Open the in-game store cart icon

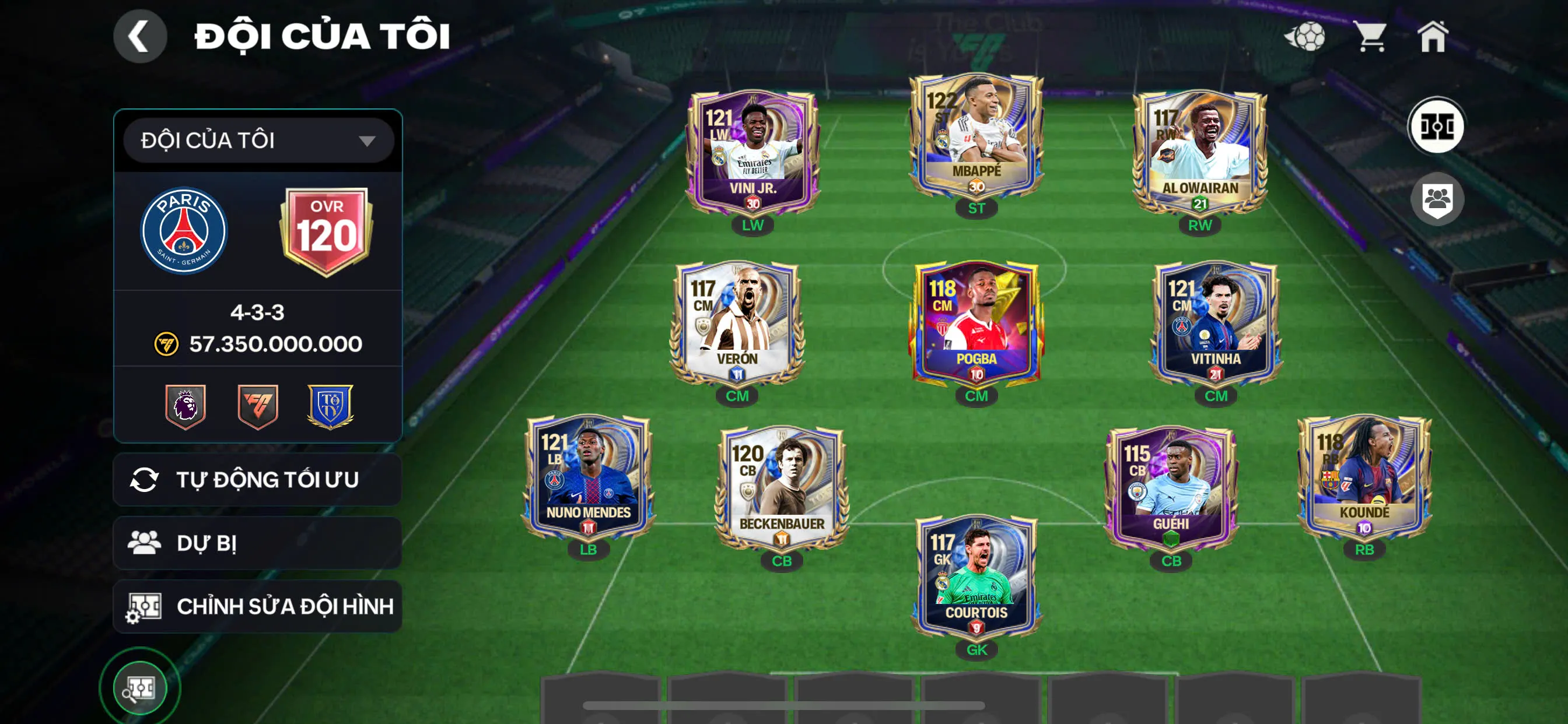(x=1374, y=38)
